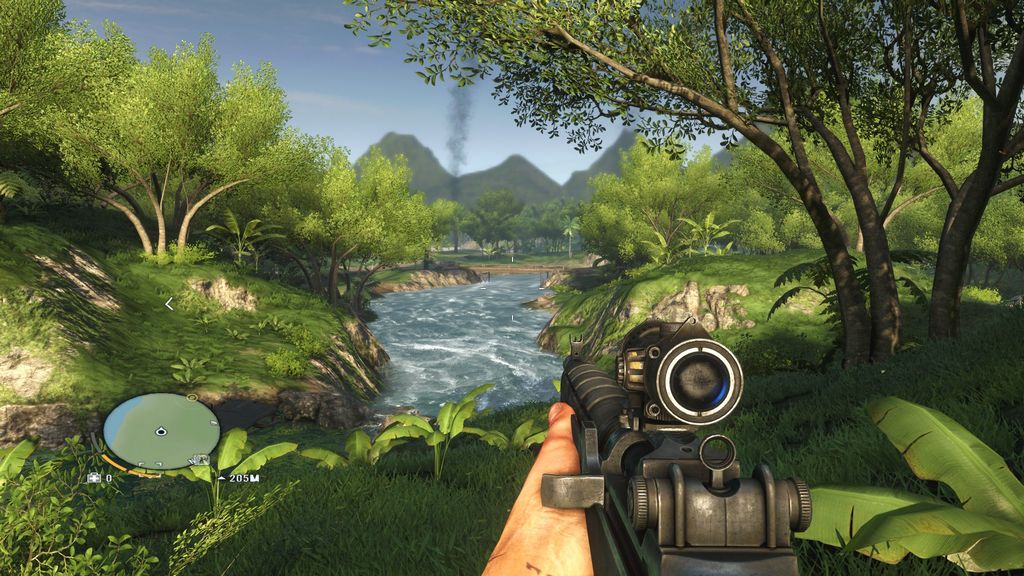Click the player position arrow on the minimap
1024x576 pixels.
coord(160,432)
